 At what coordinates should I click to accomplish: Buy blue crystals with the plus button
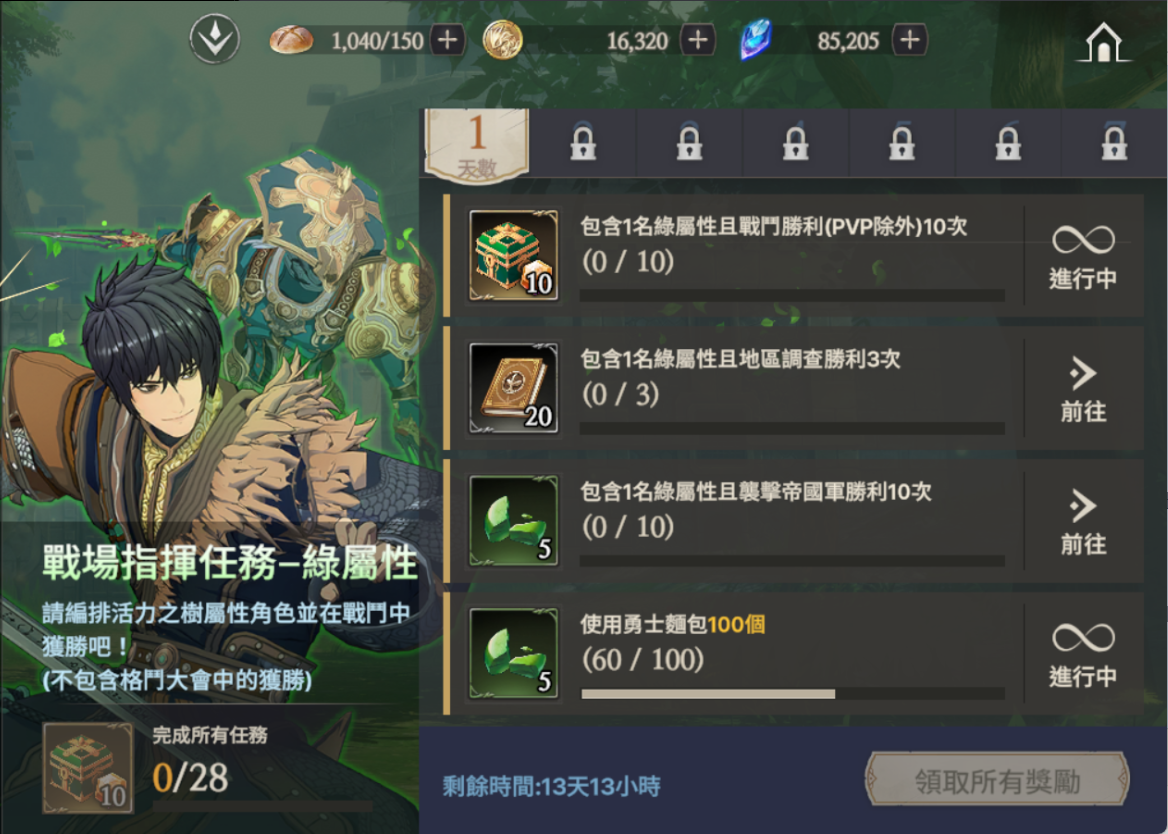click(909, 41)
